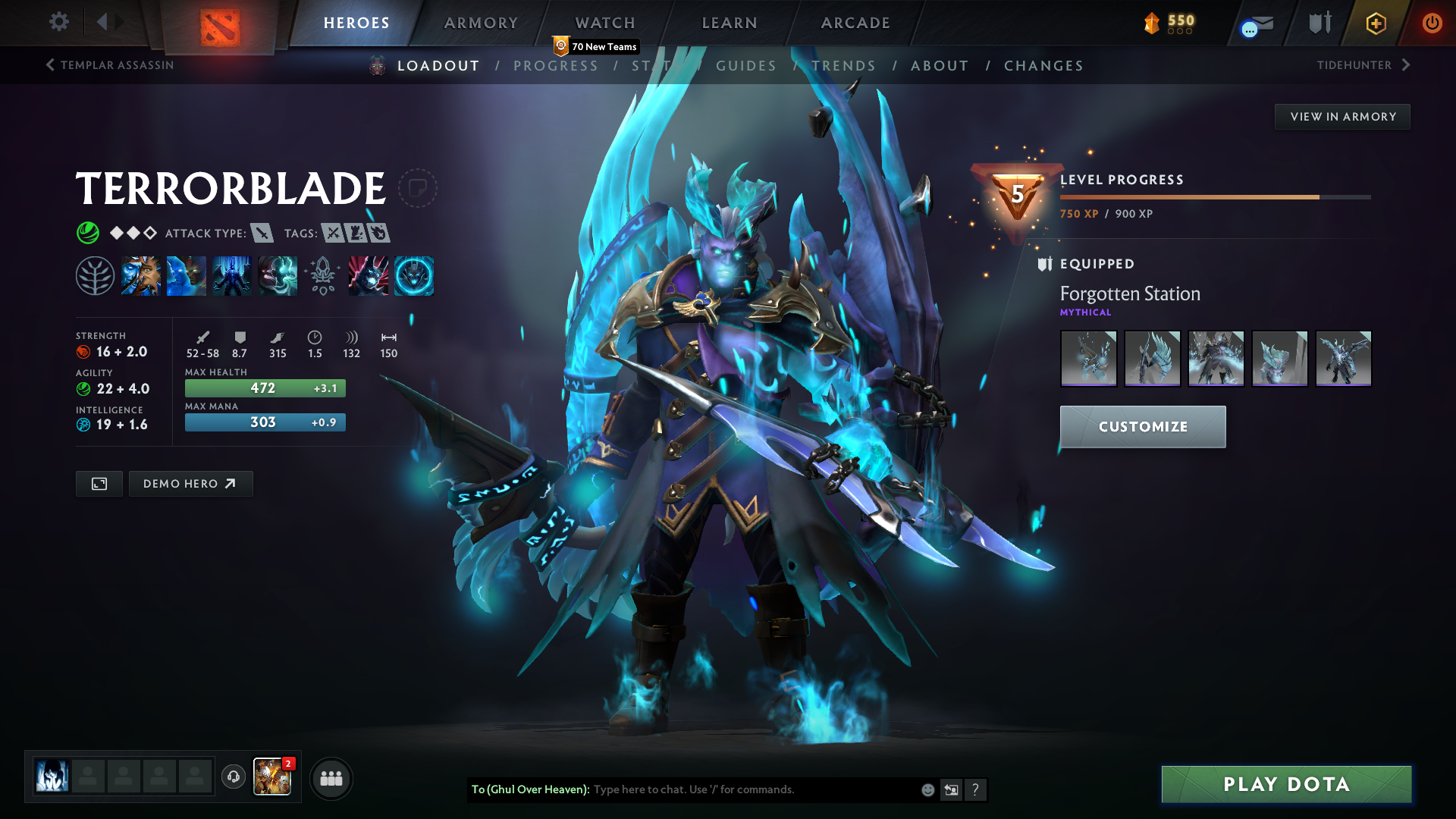1456x819 pixels.
Task: Click the party finder people icon
Action: tap(331, 778)
